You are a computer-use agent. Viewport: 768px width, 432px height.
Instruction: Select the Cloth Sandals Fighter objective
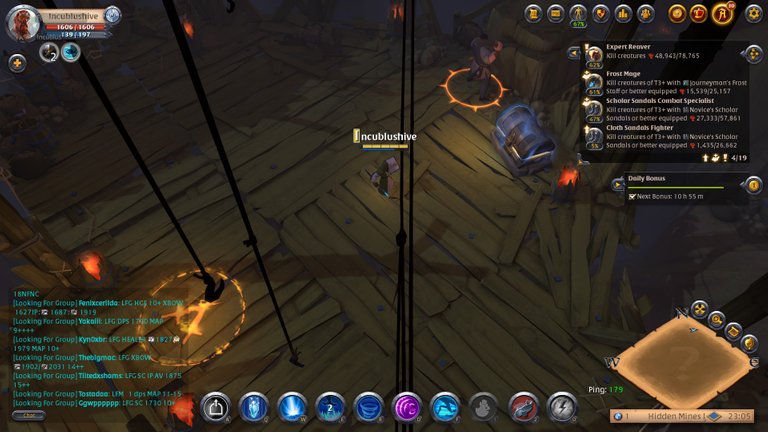660,137
